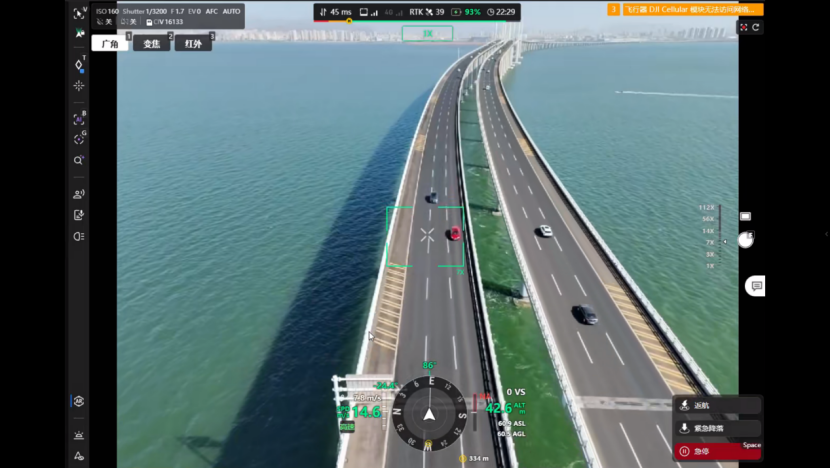Open the speaker broadcast icon in left toolbar

79,194
